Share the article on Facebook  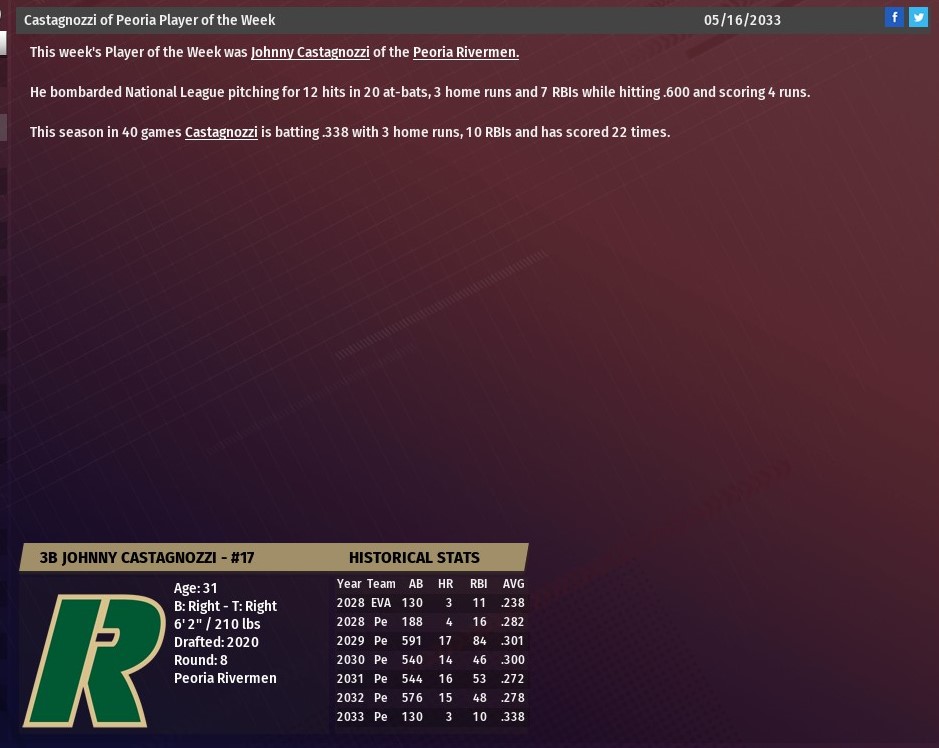tap(895, 17)
